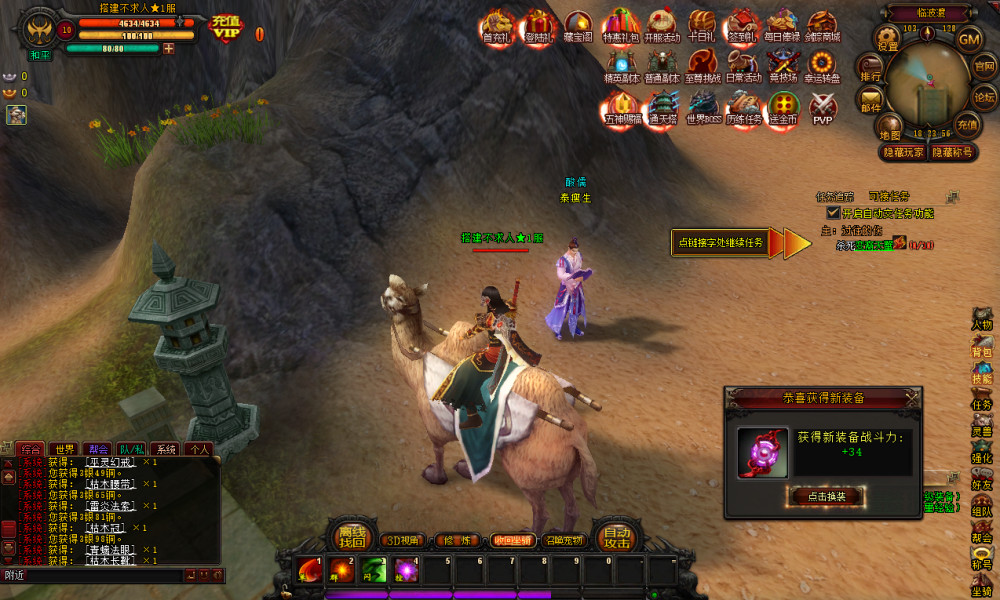Viewport: 1000px width, 600px height.
Task: Click the GM button by minimap
Action: [x=969, y=39]
